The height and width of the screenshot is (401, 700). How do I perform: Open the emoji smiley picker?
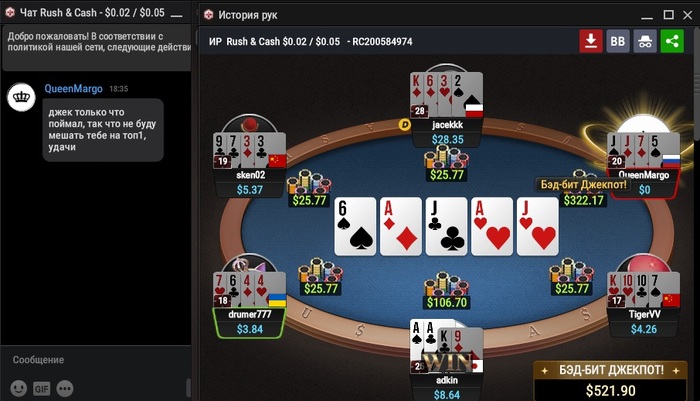[18, 387]
